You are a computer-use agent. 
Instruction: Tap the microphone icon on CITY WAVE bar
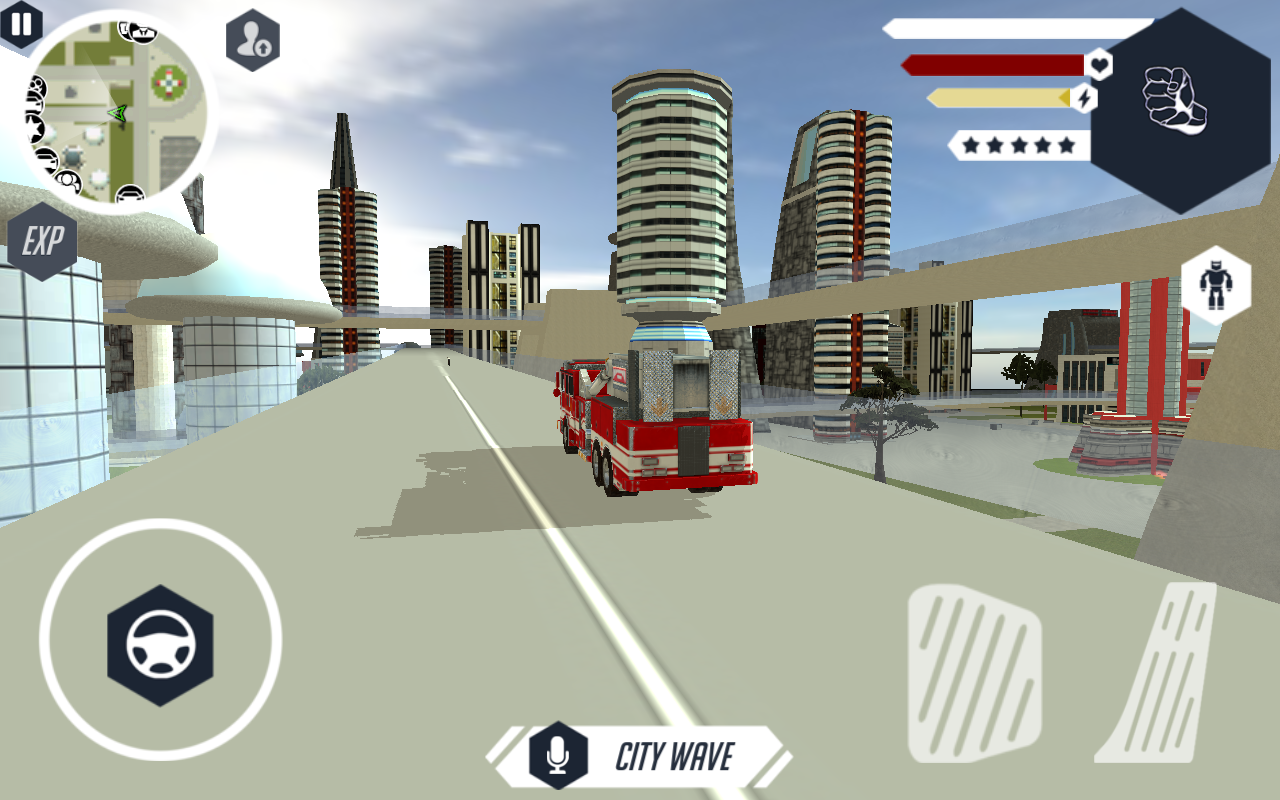(x=556, y=756)
